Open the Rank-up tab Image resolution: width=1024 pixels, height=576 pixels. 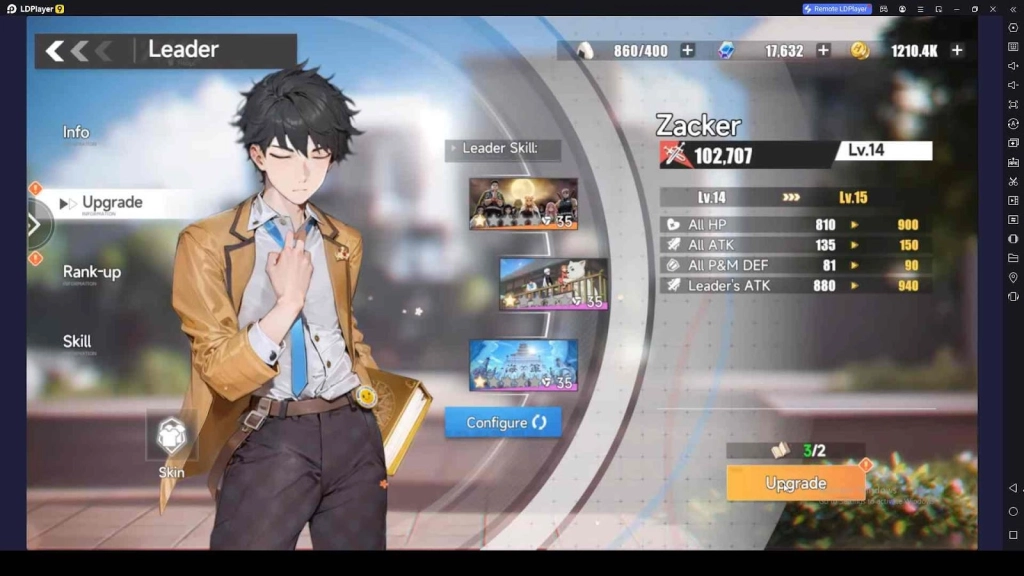92,272
